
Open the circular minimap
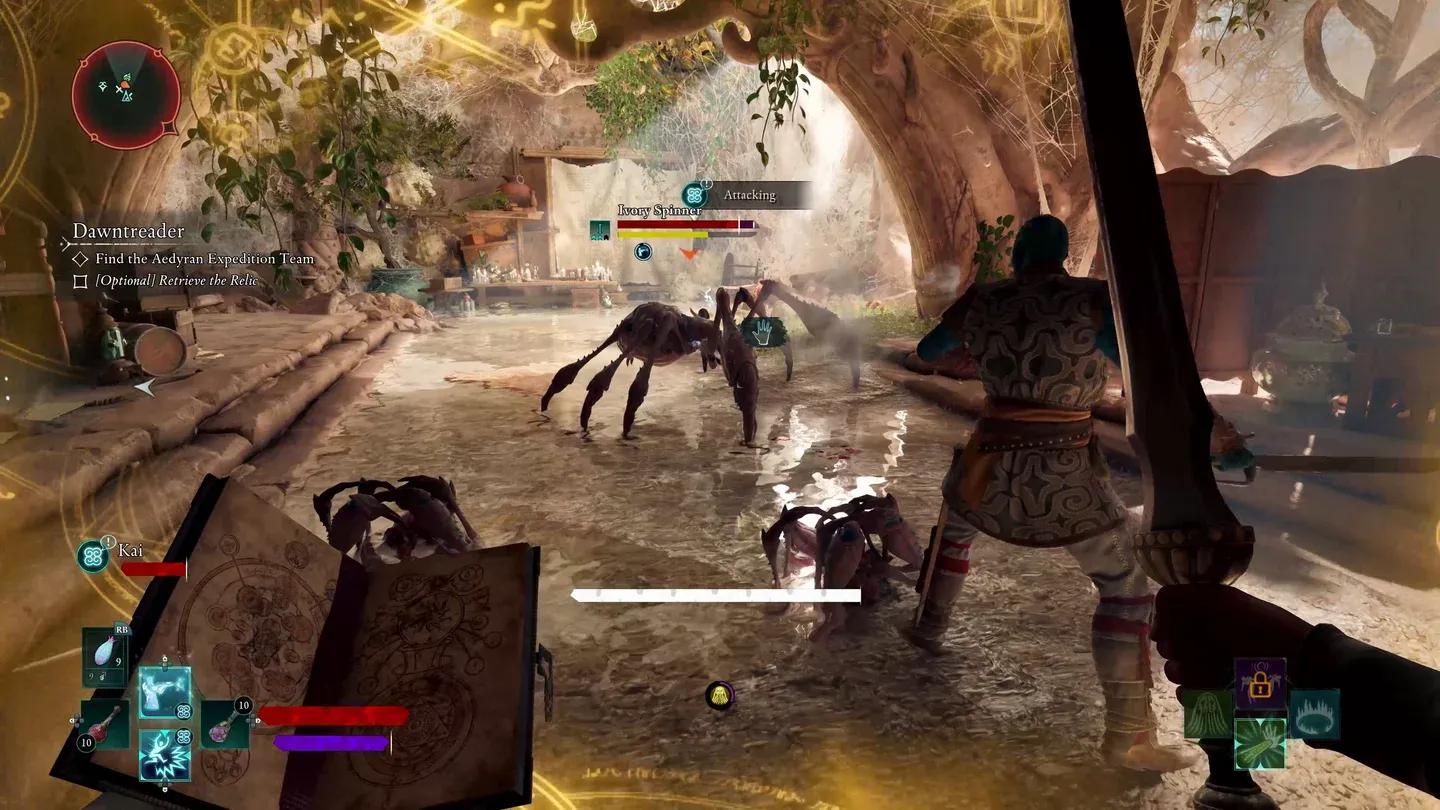[x=126, y=95]
